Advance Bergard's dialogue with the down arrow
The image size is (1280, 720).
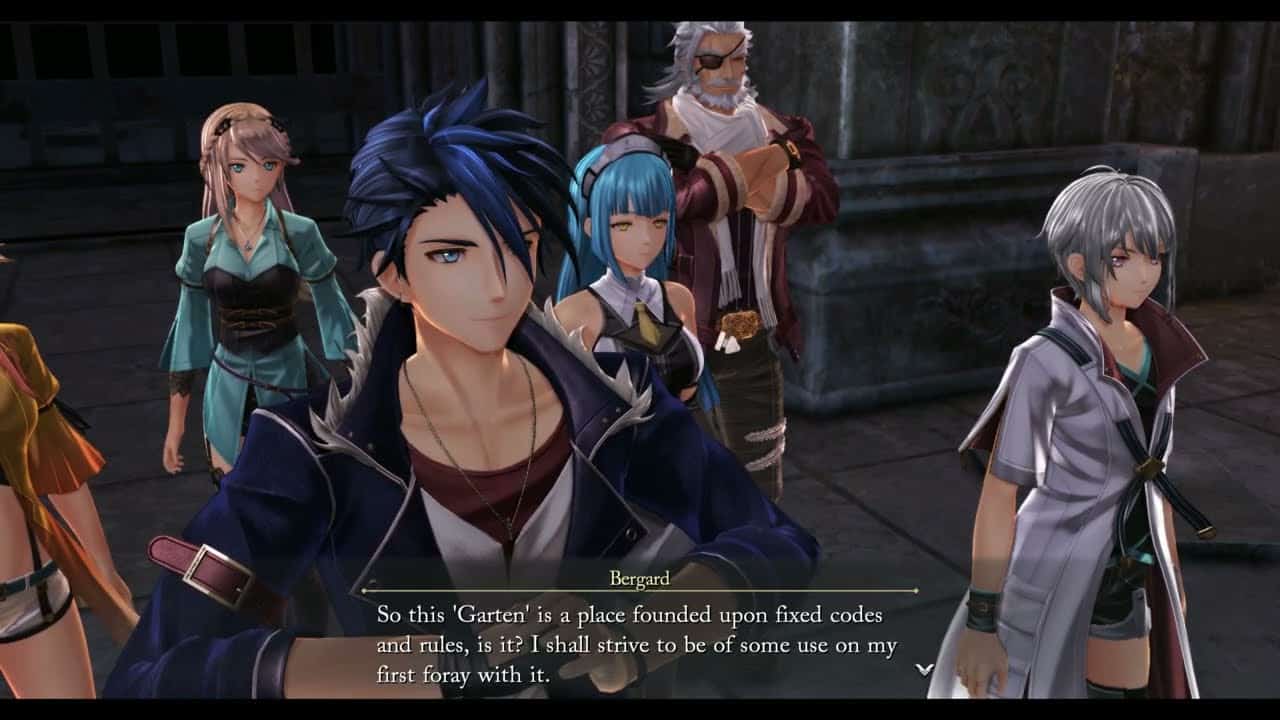[x=925, y=669]
